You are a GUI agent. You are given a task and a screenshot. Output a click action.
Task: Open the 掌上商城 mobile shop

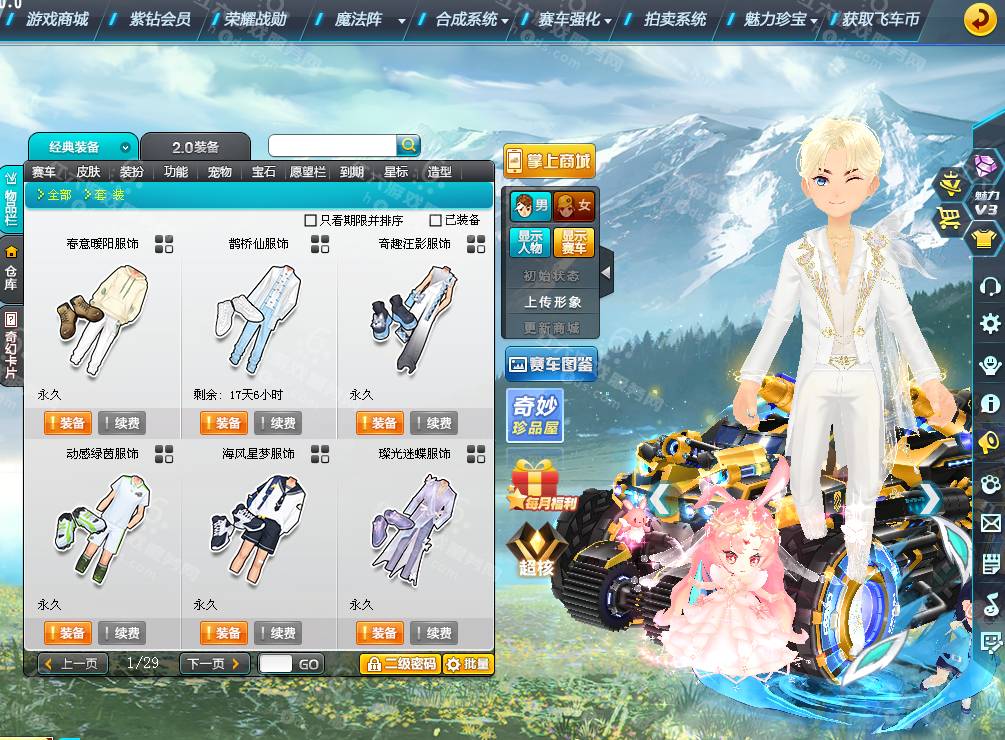(x=549, y=161)
